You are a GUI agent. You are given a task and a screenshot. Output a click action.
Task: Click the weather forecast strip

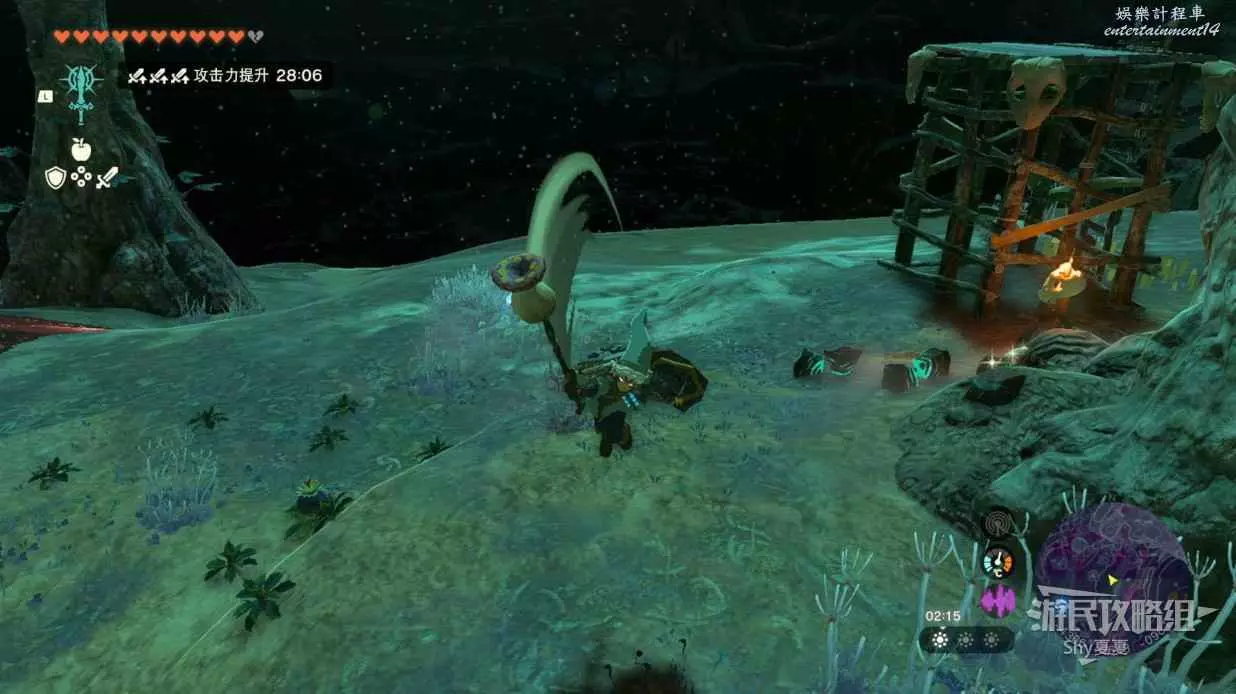click(966, 640)
